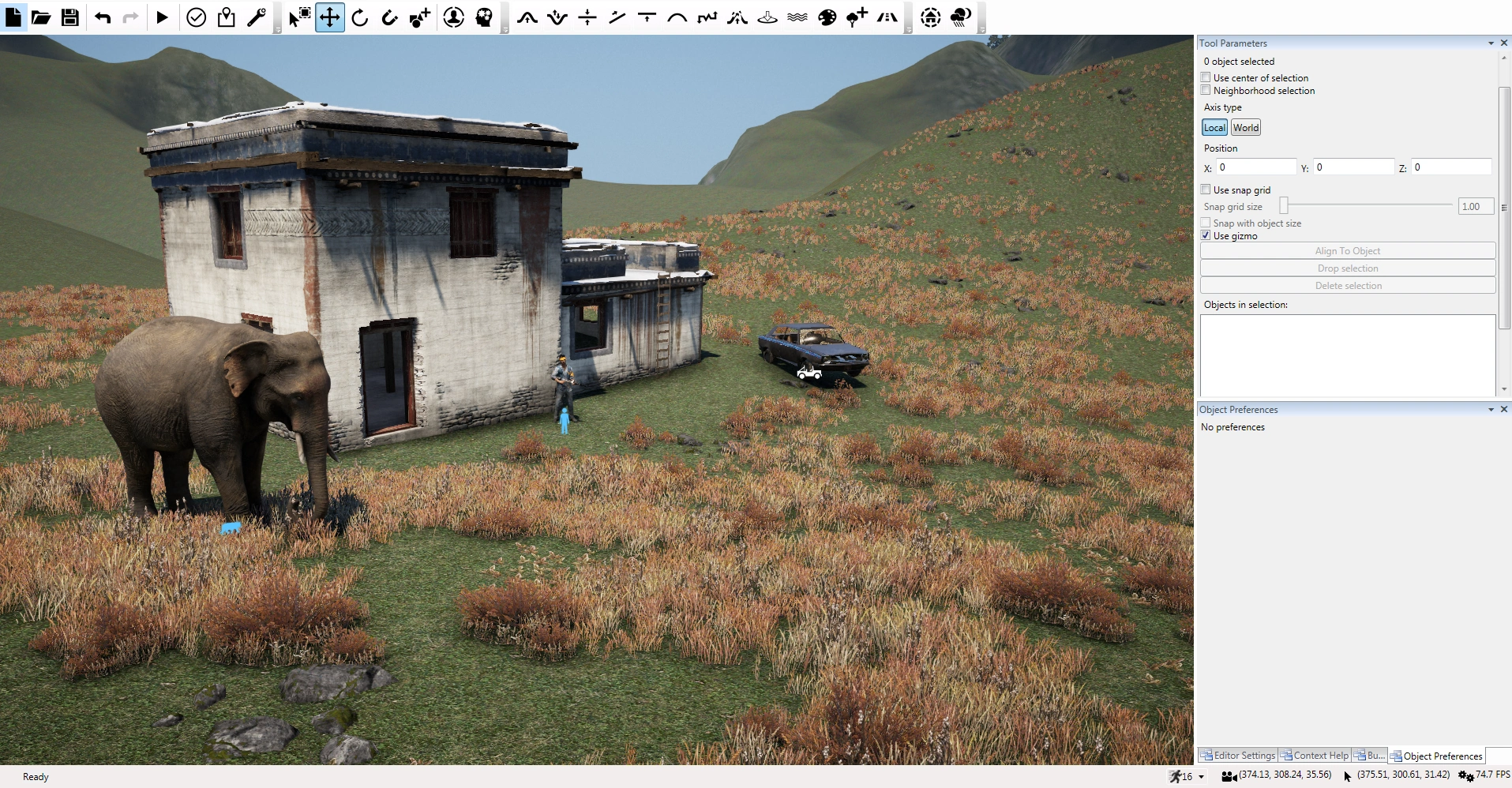Enable the Use snap grid checkbox
This screenshot has height=788, width=1512.
point(1206,189)
